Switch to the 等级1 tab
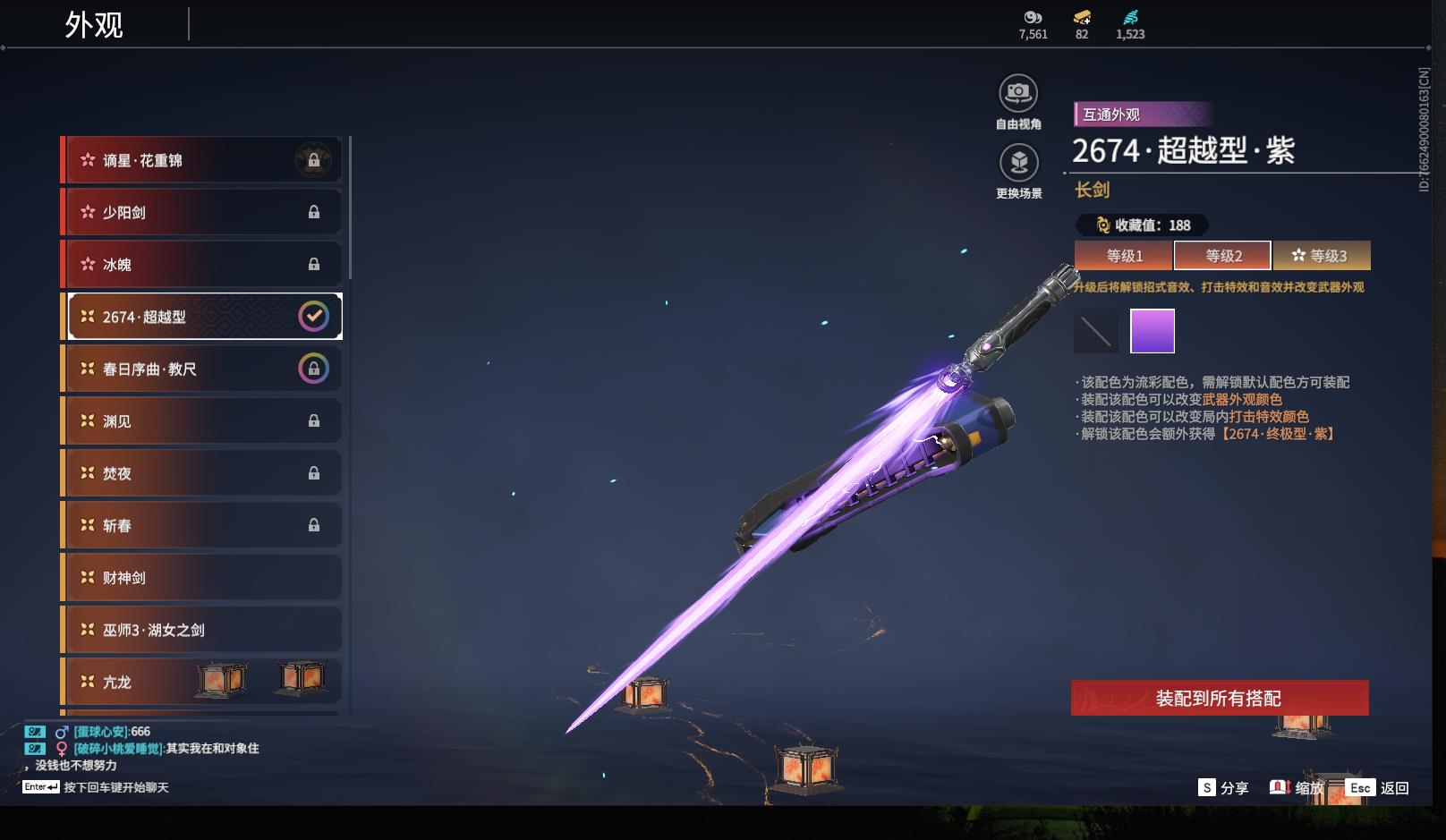 tap(1124, 256)
